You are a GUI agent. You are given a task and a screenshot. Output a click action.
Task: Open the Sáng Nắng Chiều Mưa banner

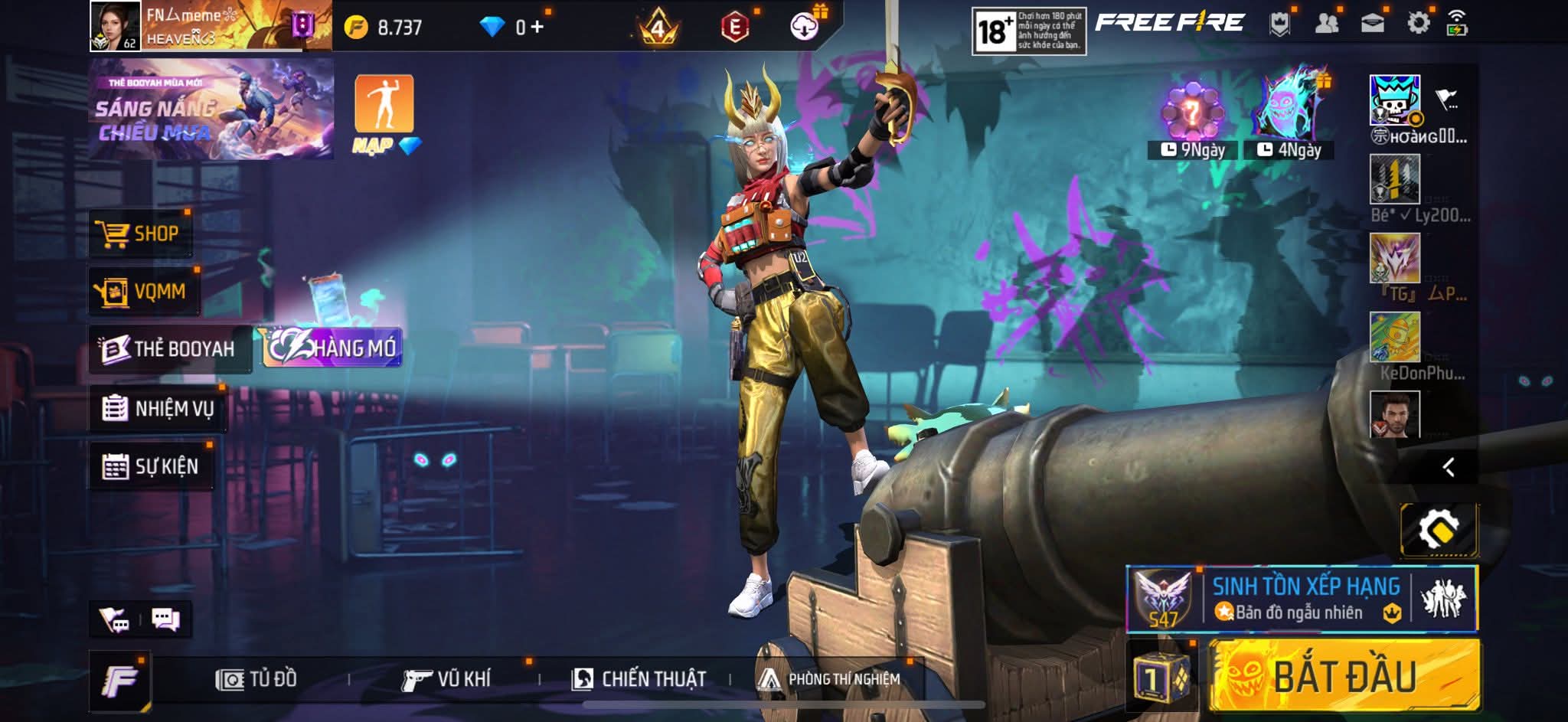[211, 109]
